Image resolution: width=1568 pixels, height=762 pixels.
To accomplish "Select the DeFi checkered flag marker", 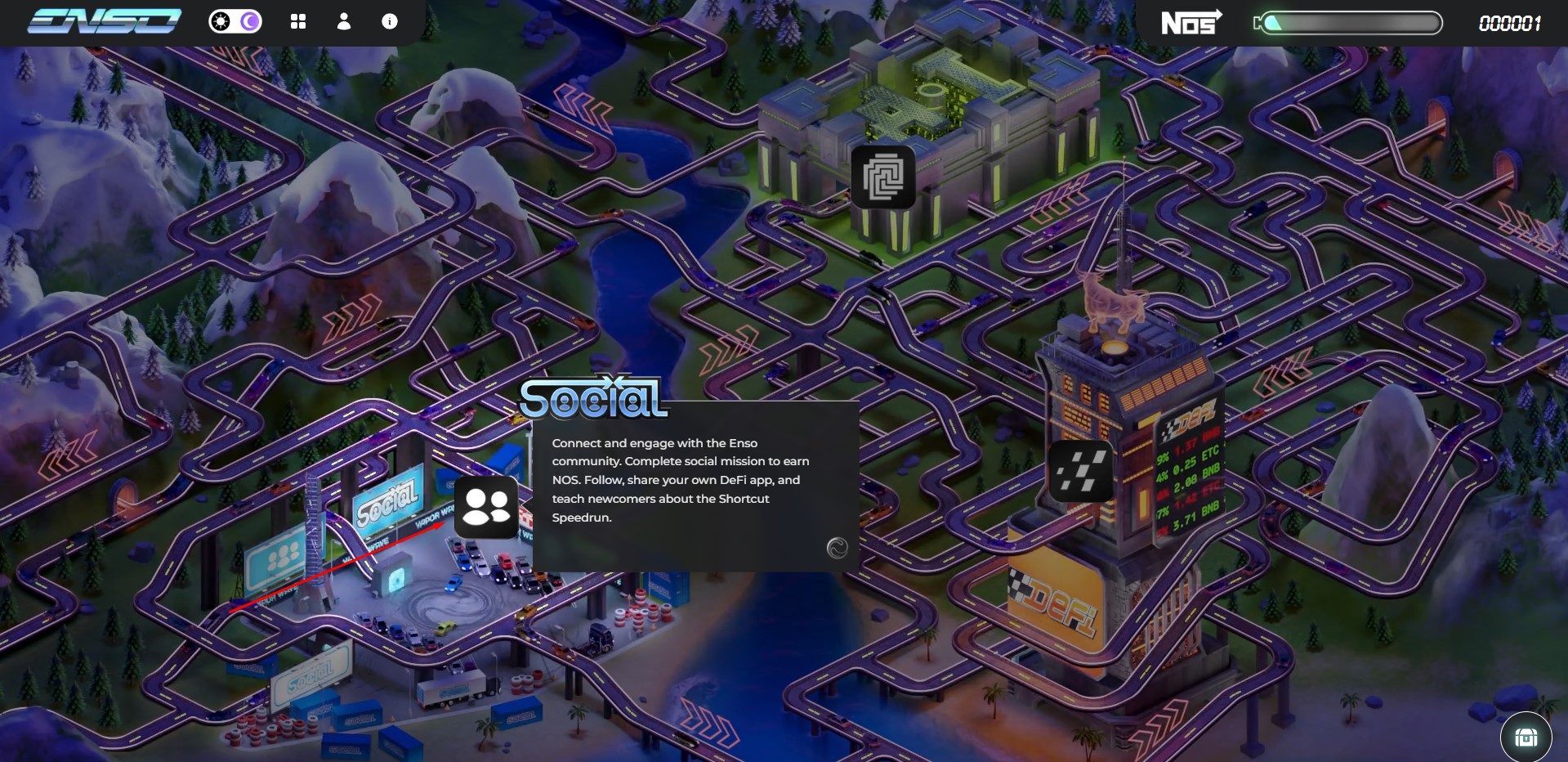I will coord(1080,472).
